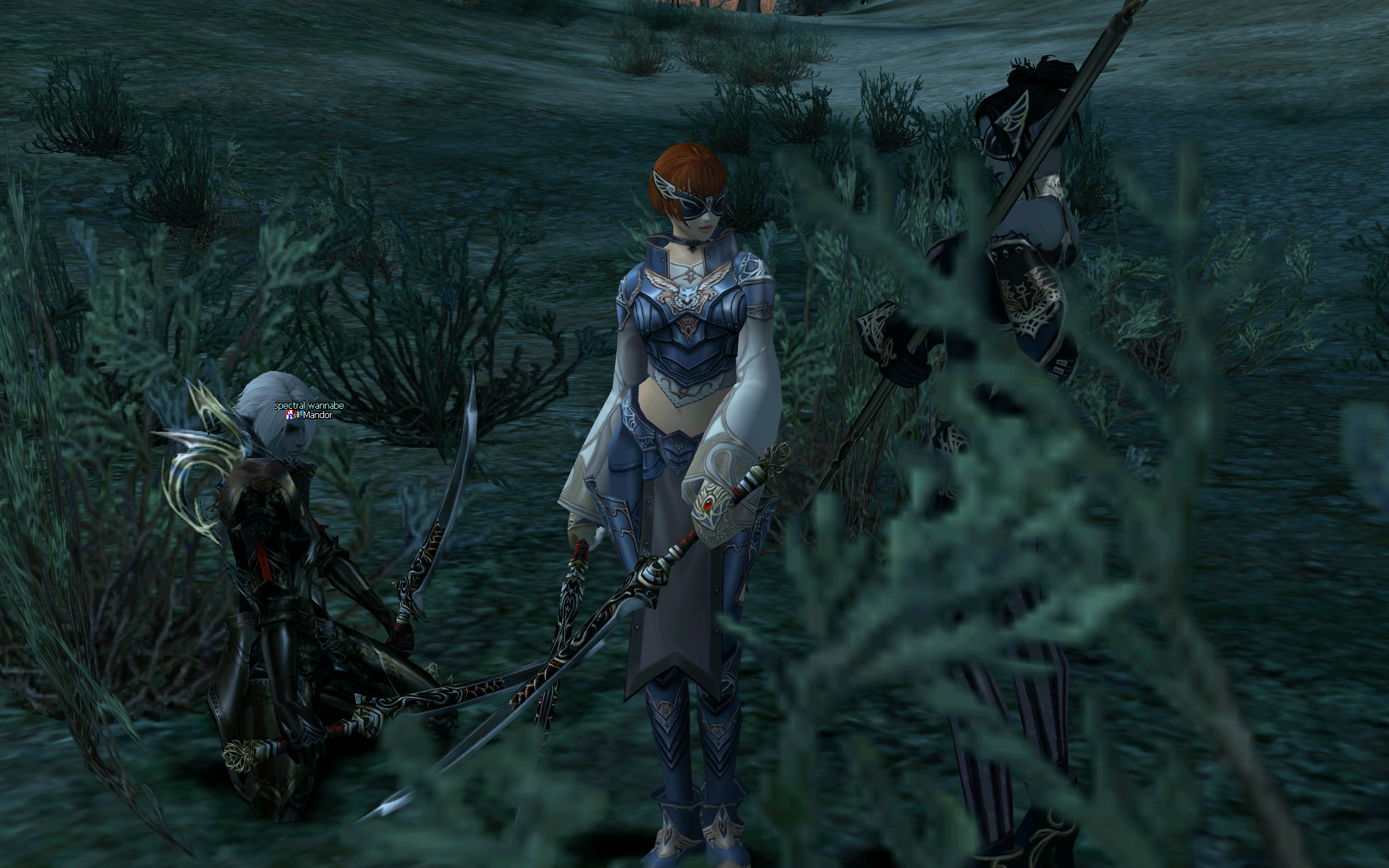This screenshot has width=1389, height=868.
Task: Select the Mandor player nameplate
Action: pyautogui.click(x=316, y=416)
